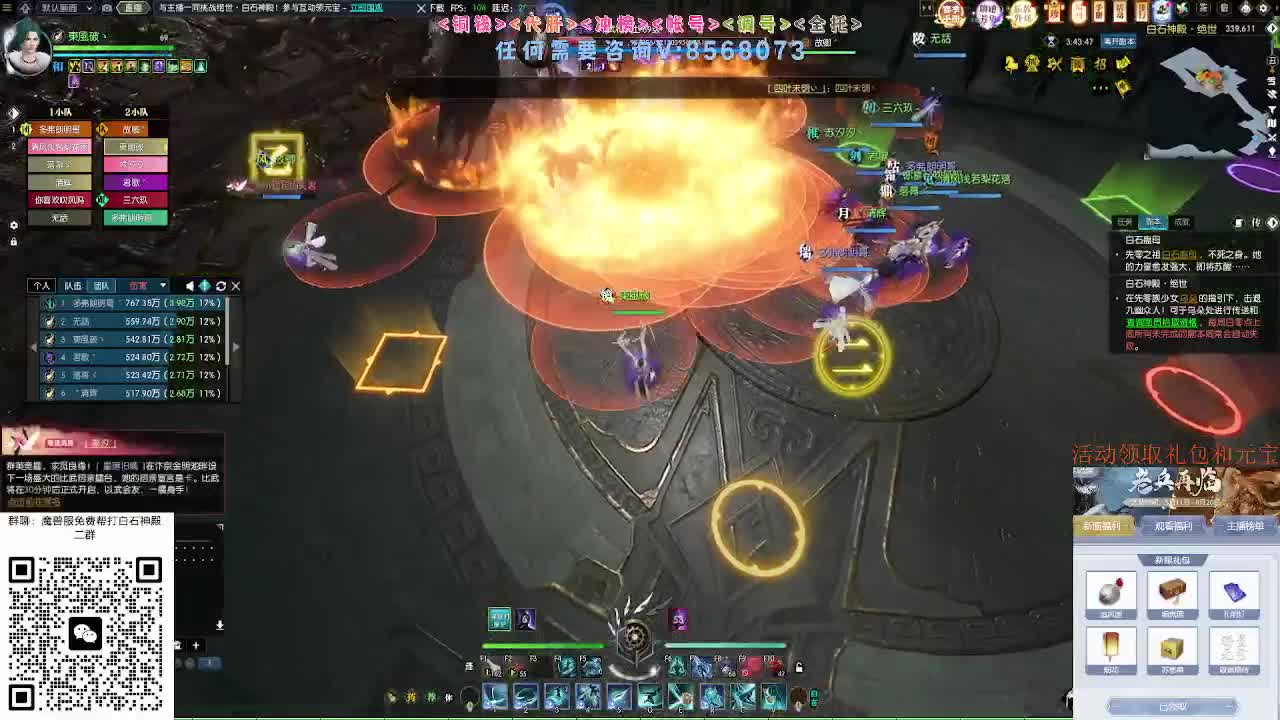The image size is (1280, 720).
Task: Click the hourglass timer icon beside the clock
Action: pyautogui.click(x=1052, y=42)
